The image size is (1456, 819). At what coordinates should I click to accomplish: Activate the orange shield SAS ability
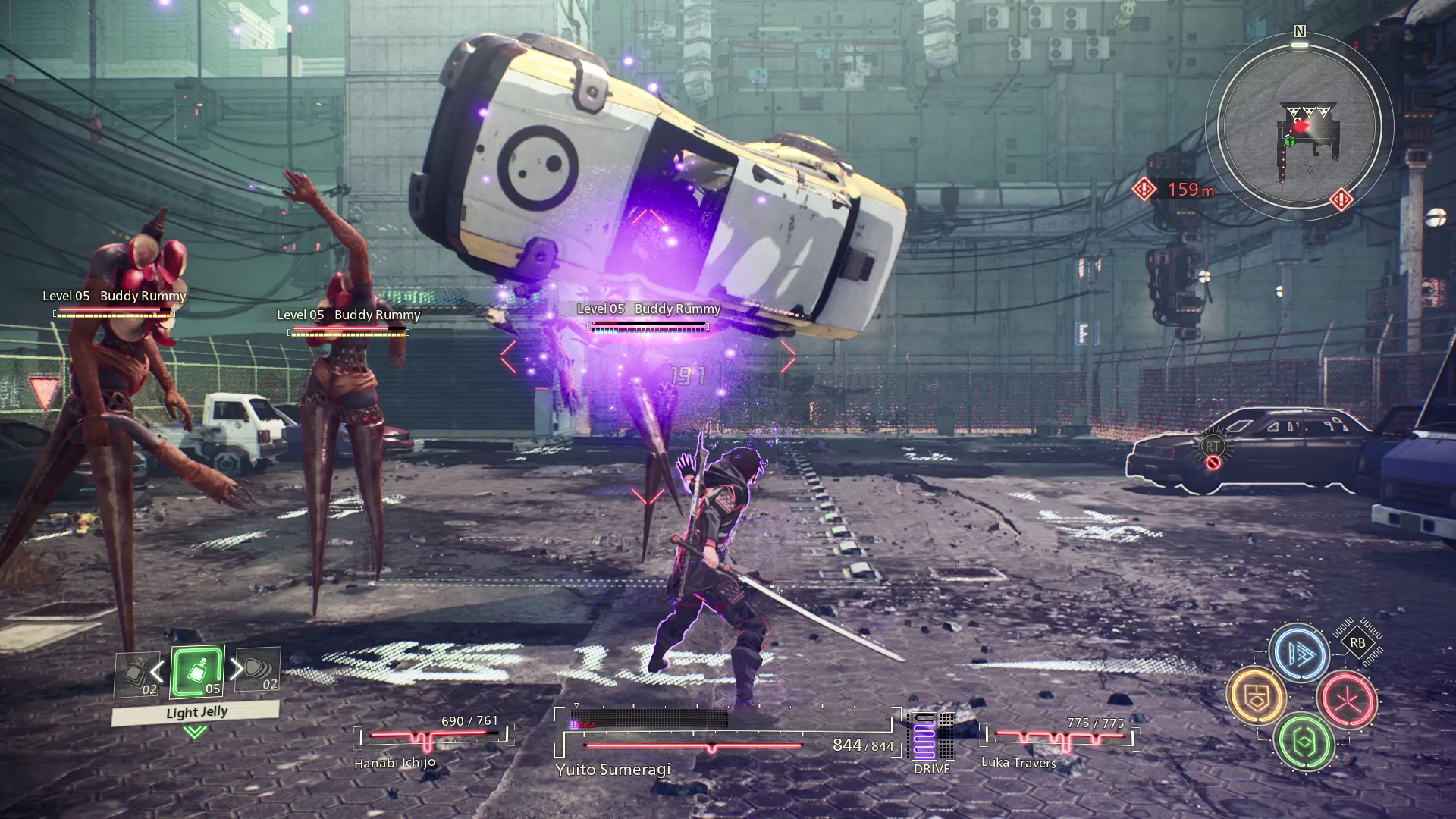(1257, 696)
